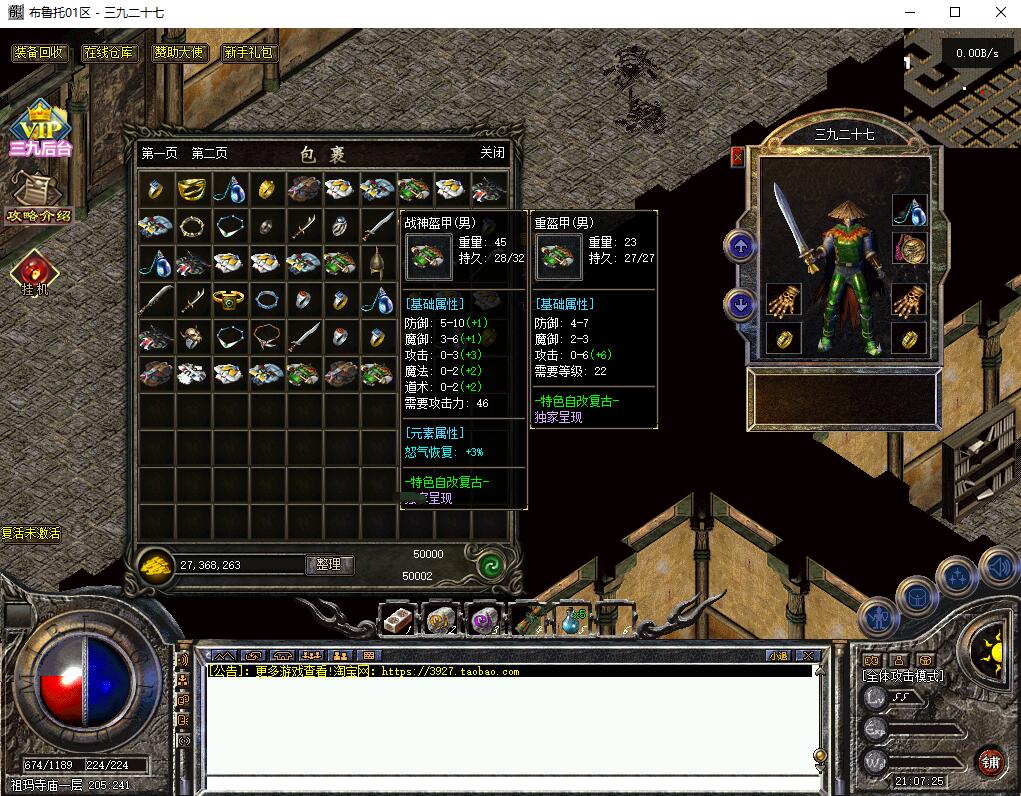Open the 铺 shop button
The image size is (1021, 796).
pos(991,762)
